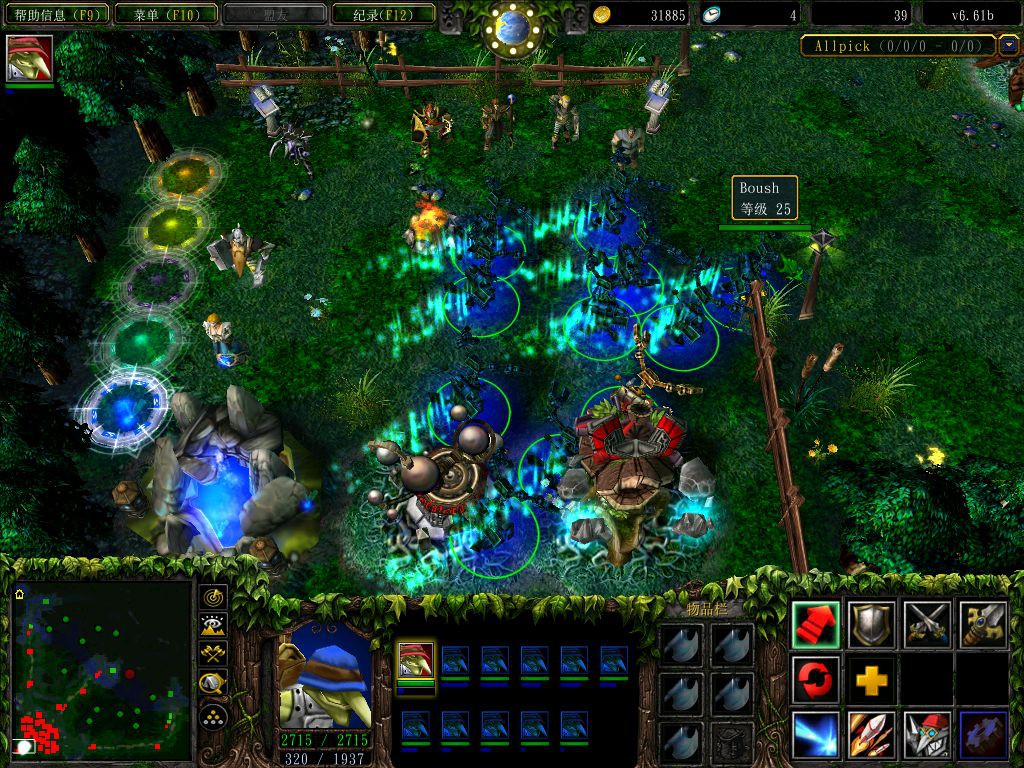The image size is (1024, 768).
Task: Activate the Heat-Seeking Missile ability
Action: [x=871, y=735]
